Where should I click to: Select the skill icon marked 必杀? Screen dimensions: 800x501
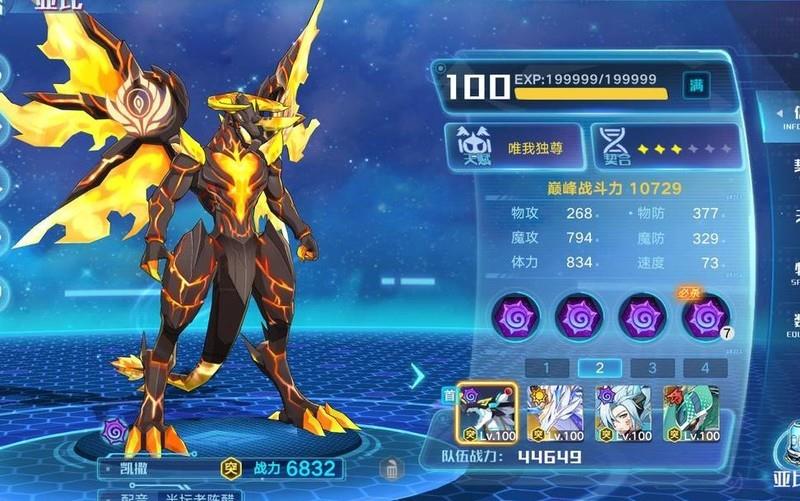pos(705,317)
